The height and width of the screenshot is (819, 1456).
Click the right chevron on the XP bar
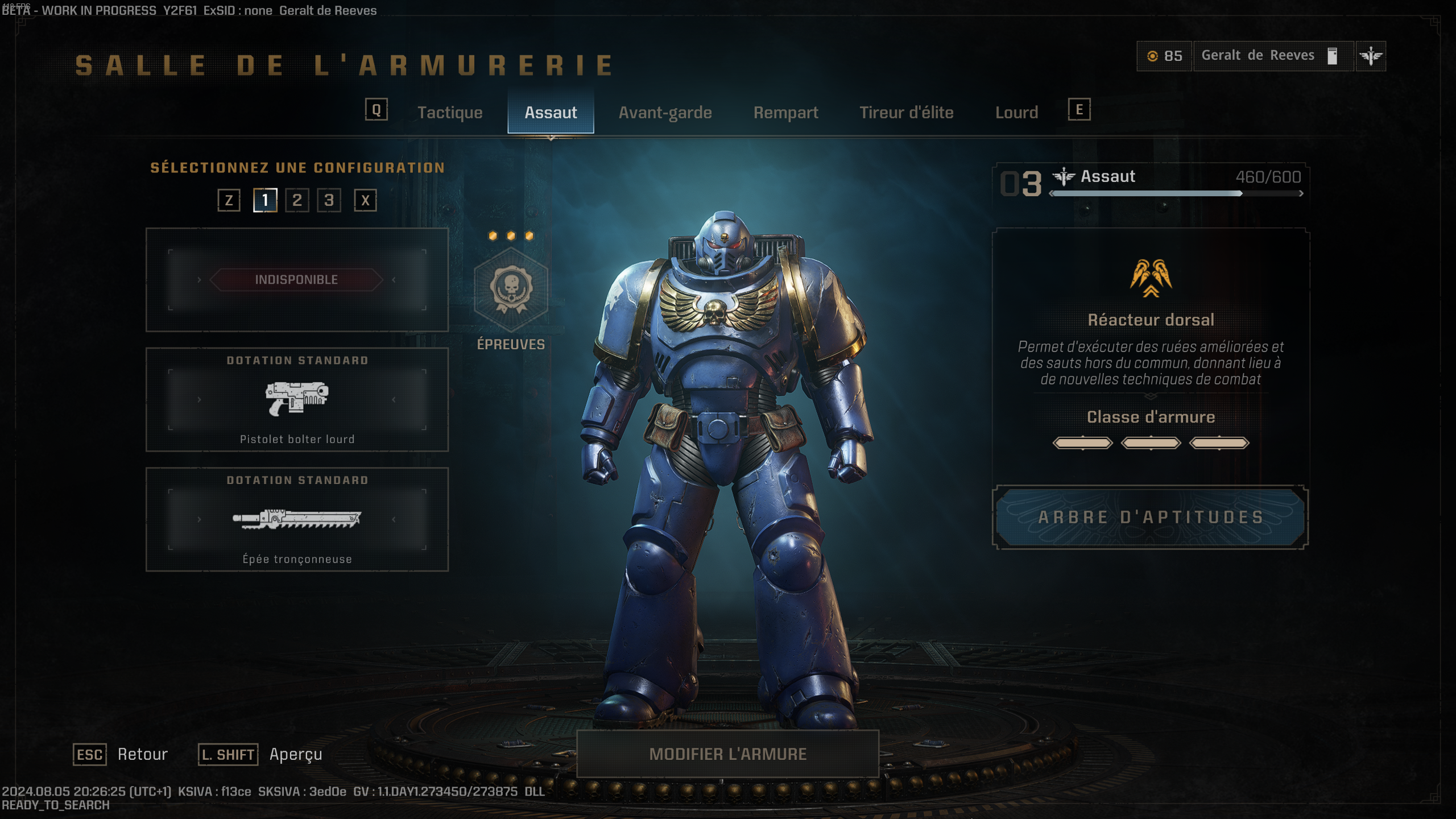tap(1301, 194)
